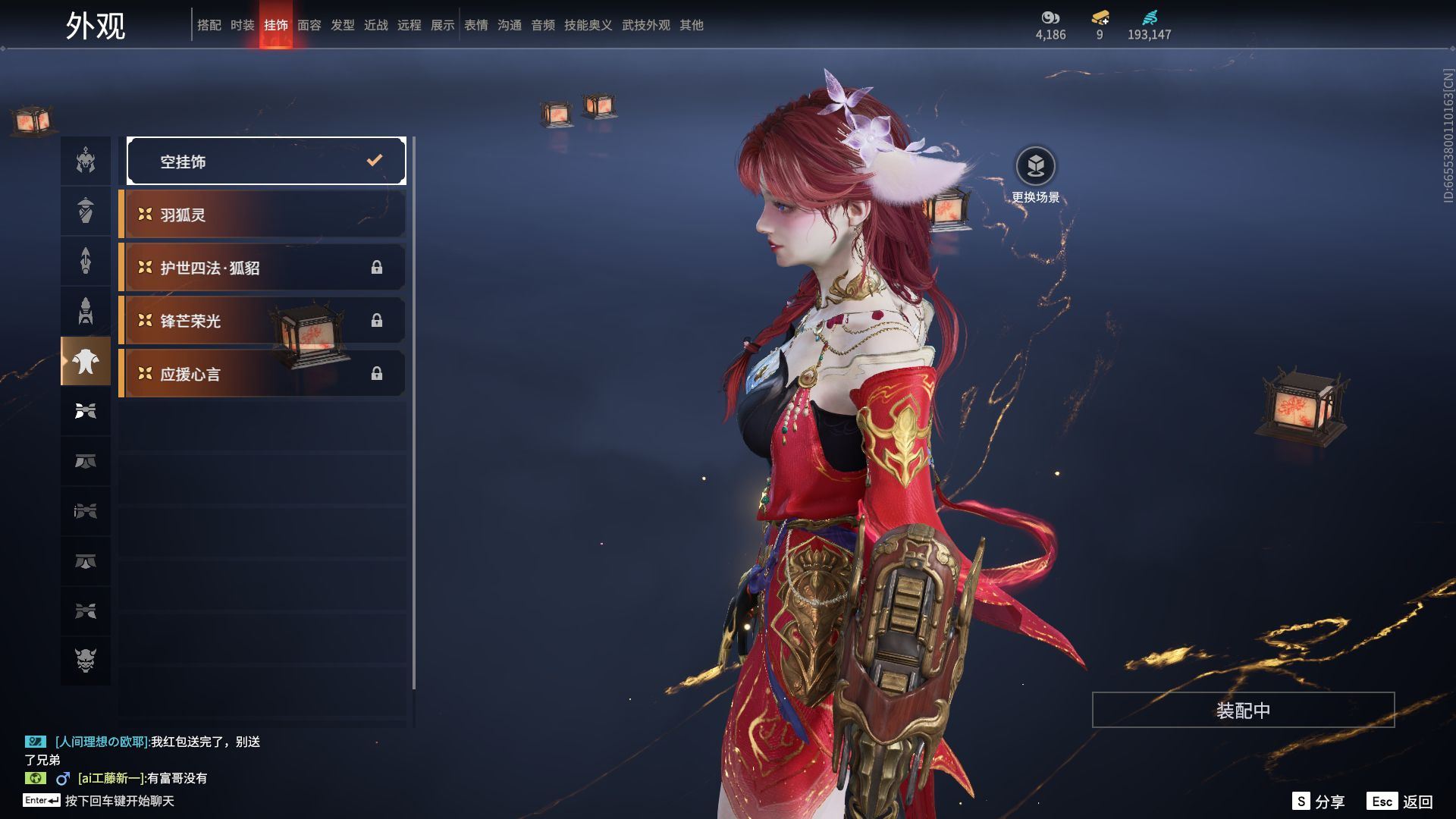Switch to the 武技外观 tab
1456x819 pixels.
645,25
